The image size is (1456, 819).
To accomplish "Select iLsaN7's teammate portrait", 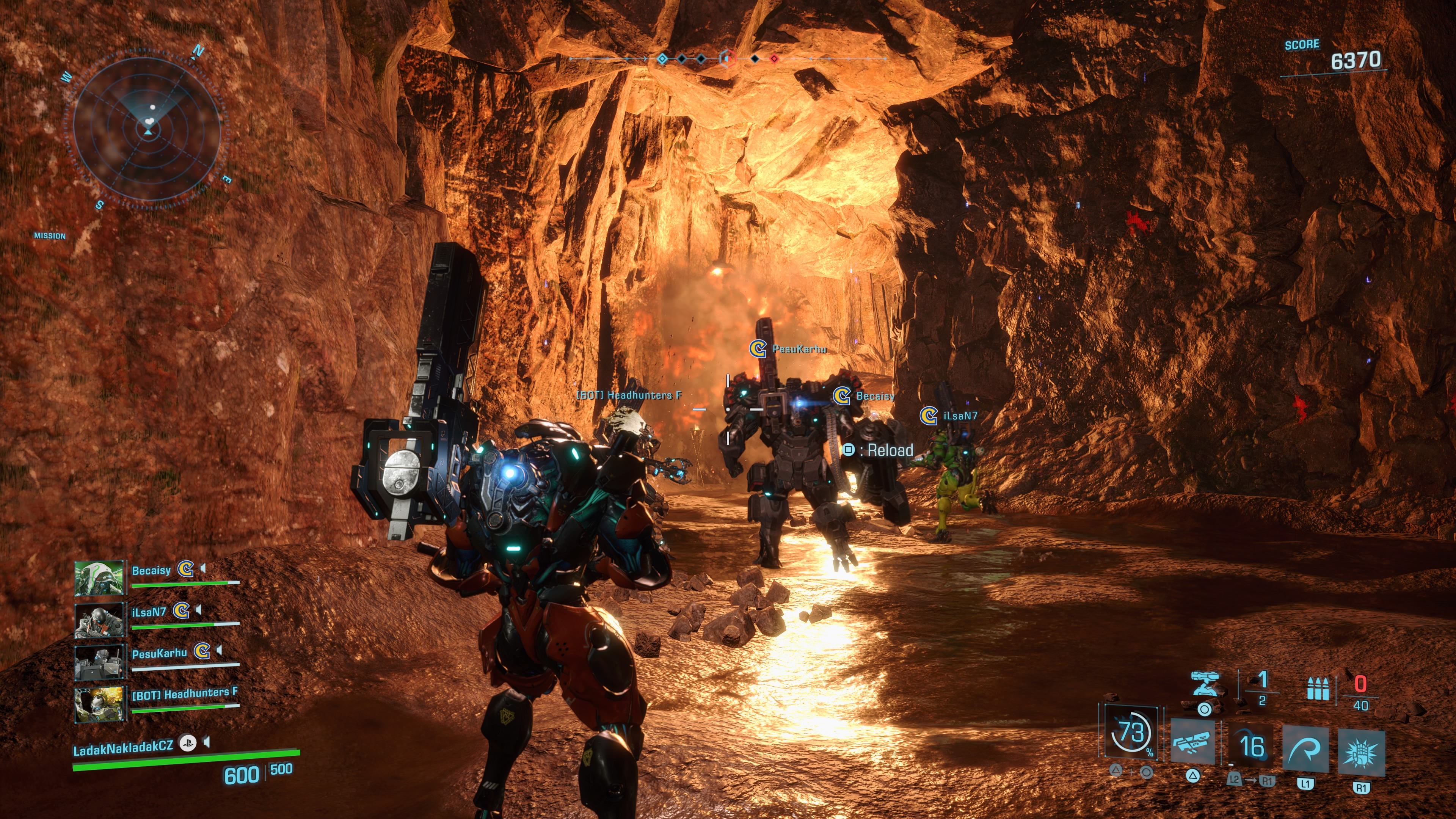I will (x=99, y=620).
